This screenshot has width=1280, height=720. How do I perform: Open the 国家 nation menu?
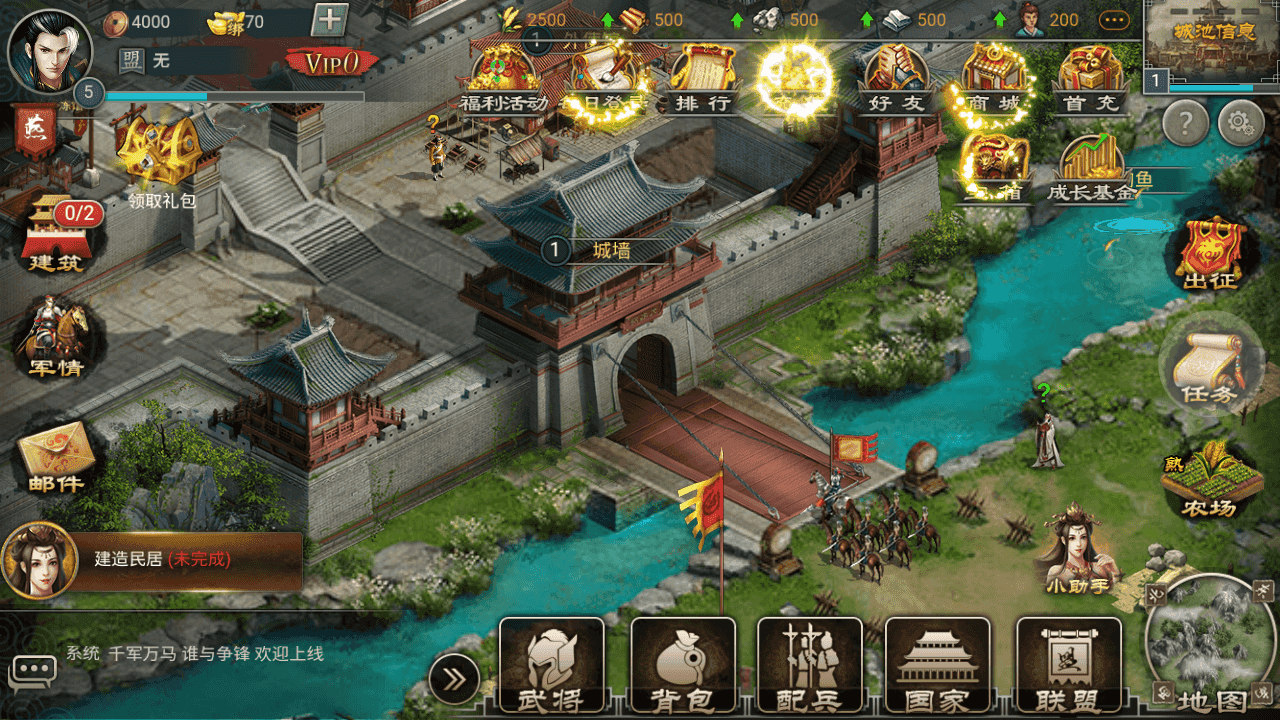[x=938, y=666]
